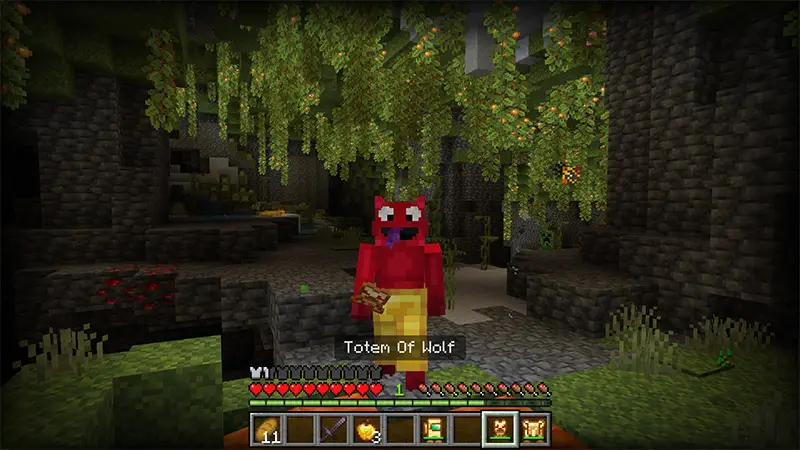The image size is (800, 450).
Task: Select the totem with the green visor
Action: click(x=432, y=429)
